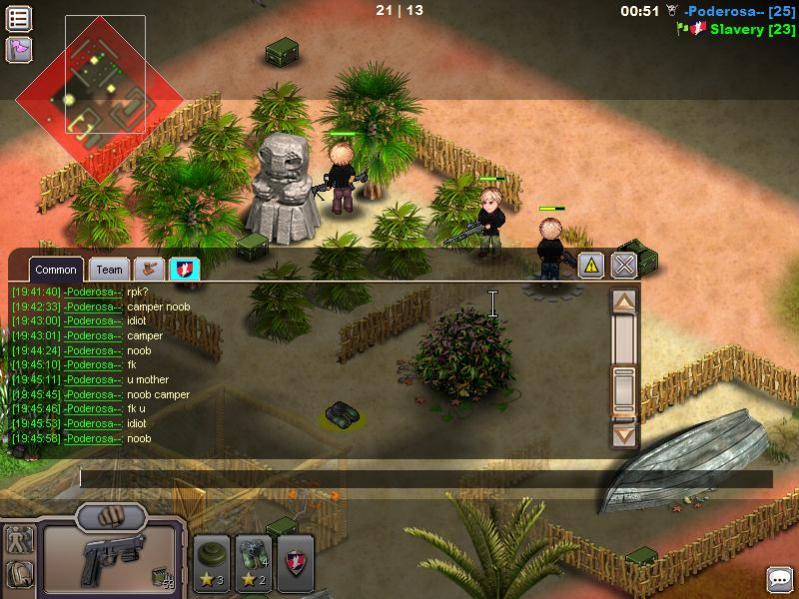Open the list menu button
799x599 pixels.
point(19,18)
